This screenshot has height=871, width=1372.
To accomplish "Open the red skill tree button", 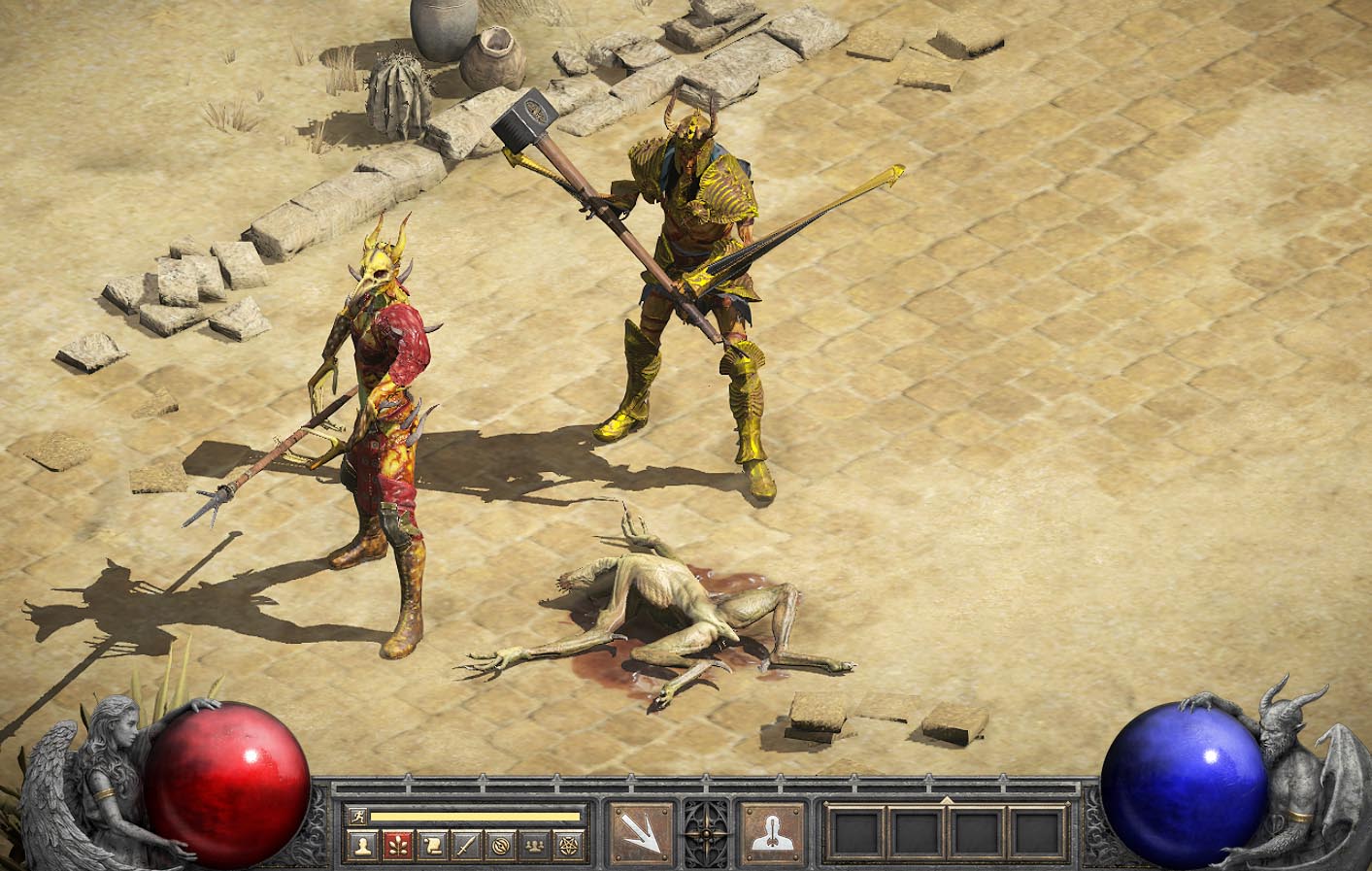I will 397,845.
